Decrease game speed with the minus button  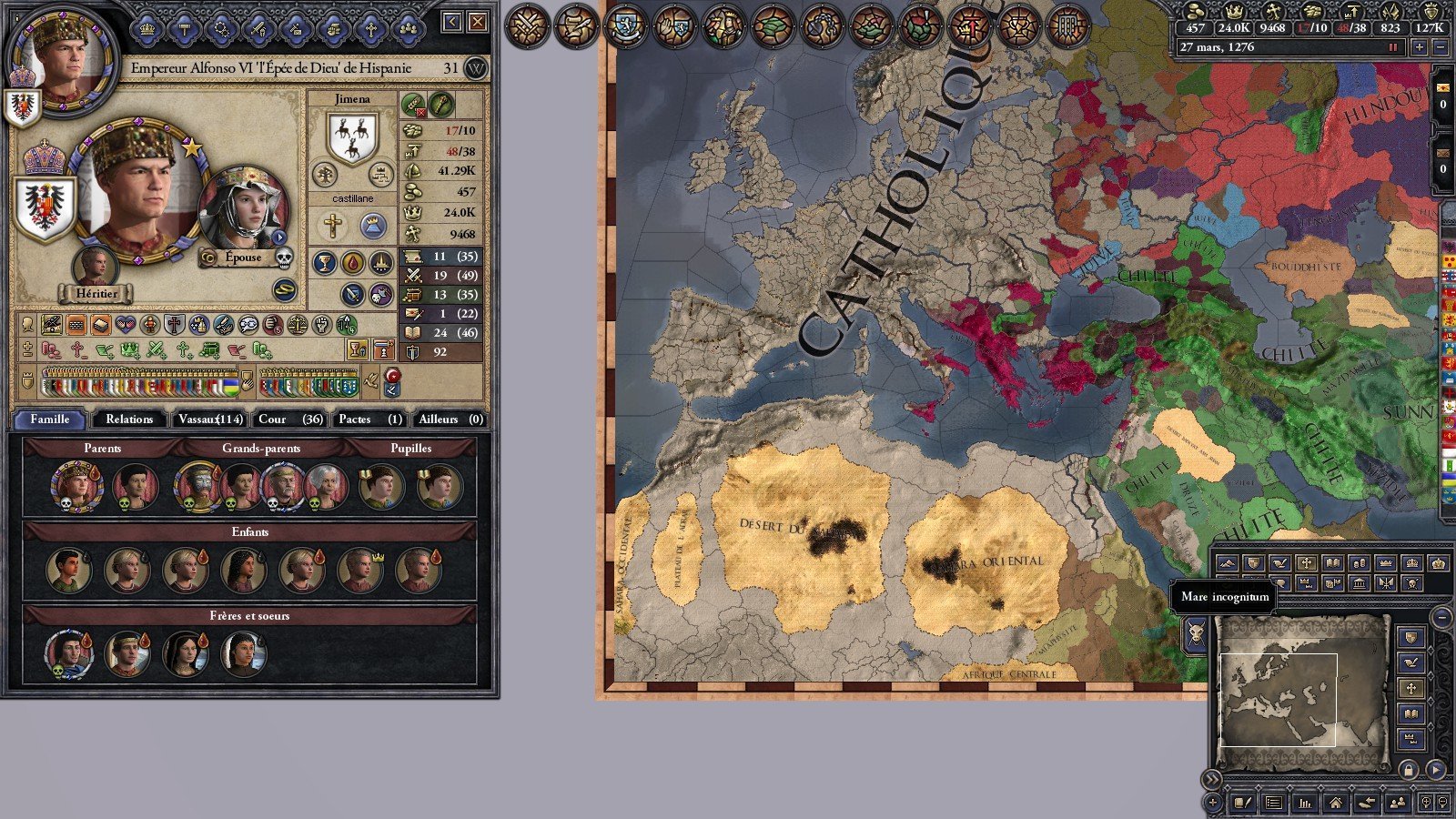tap(1440, 47)
